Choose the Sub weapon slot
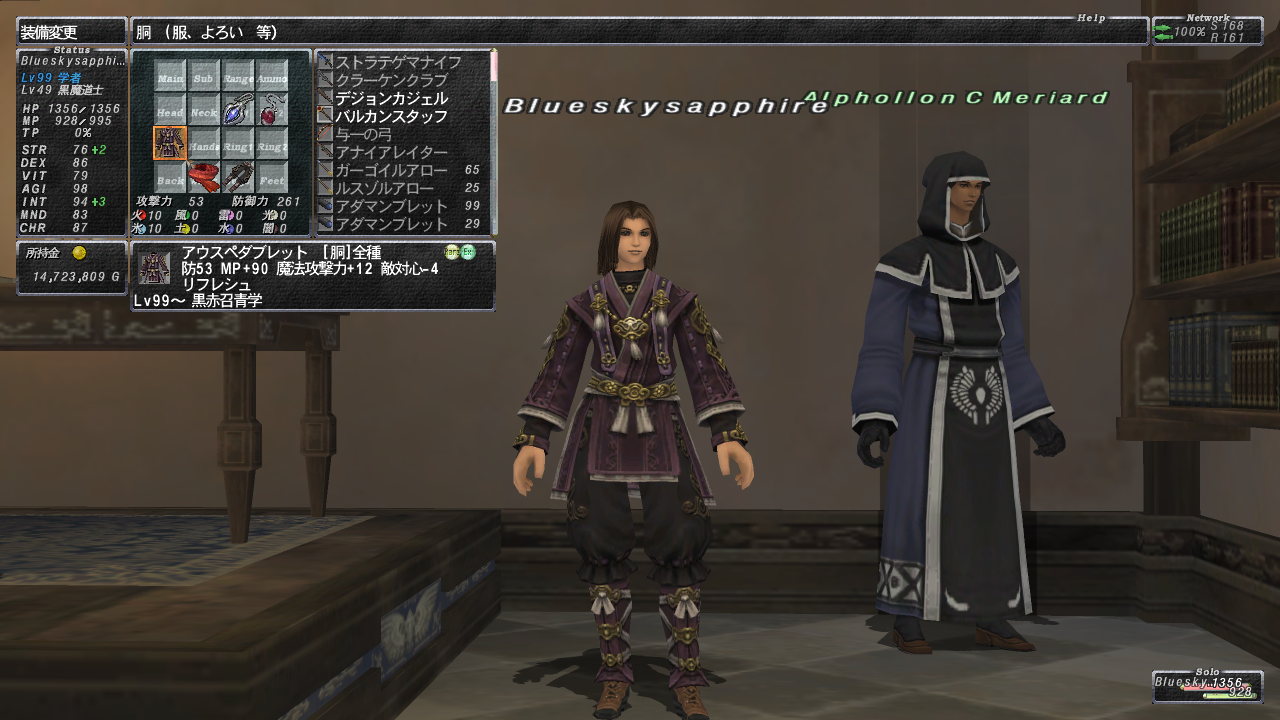 click(204, 77)
